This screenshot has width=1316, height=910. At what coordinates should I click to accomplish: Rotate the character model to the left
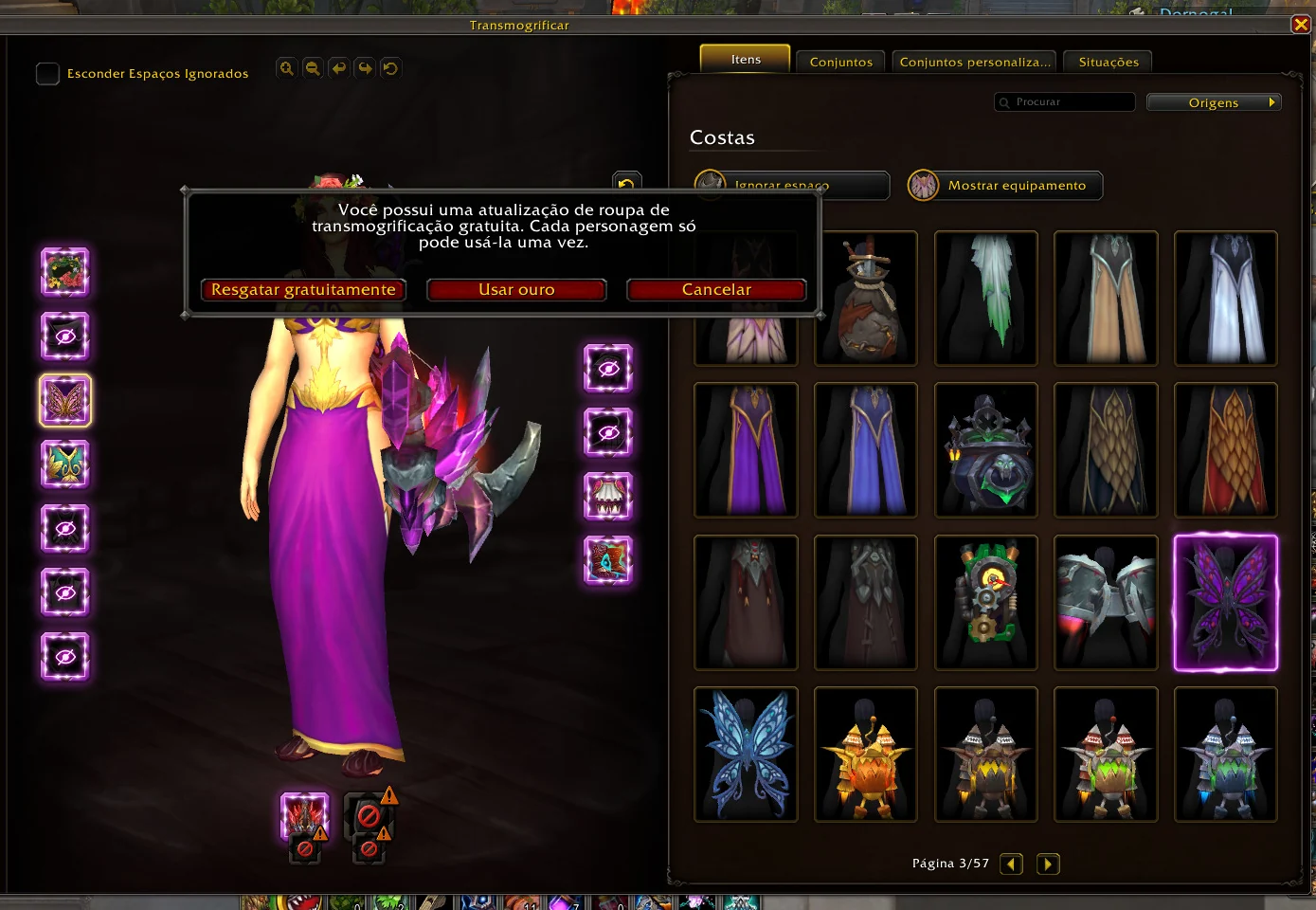pyautogui.click(x=338, y=67)
